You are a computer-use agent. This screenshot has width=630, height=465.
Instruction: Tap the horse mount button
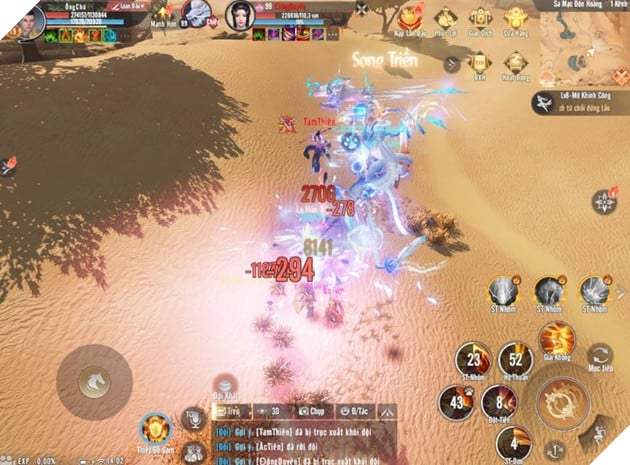[x=92, y=378]
